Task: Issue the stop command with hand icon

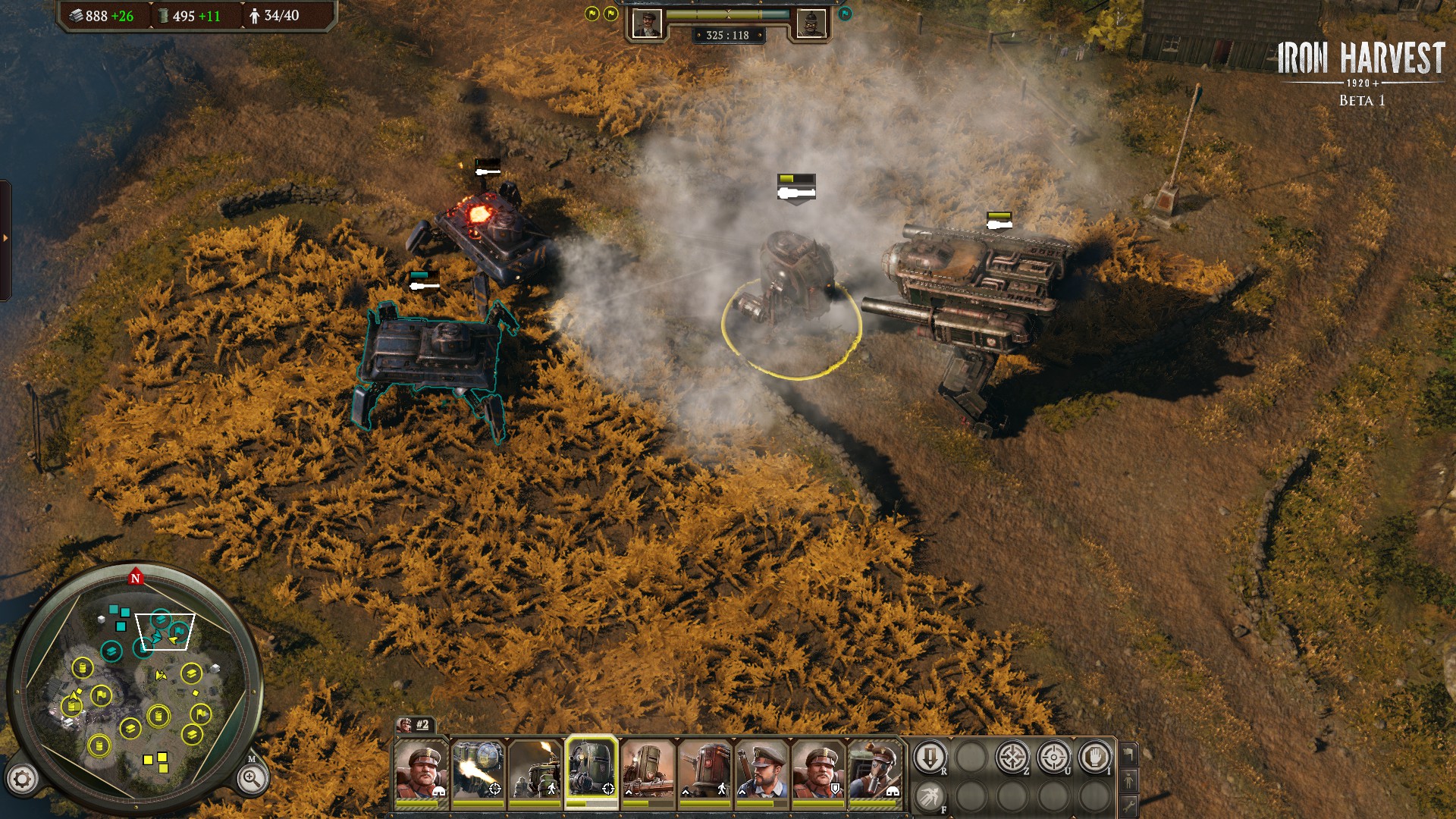Action: click(x=1094, y=758)
